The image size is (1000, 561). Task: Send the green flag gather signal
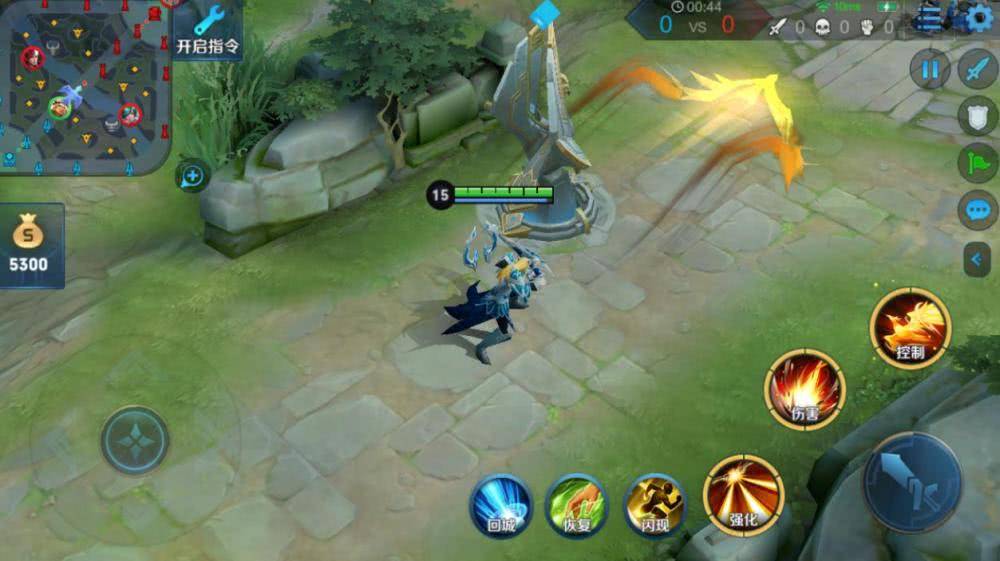(978, 163)
